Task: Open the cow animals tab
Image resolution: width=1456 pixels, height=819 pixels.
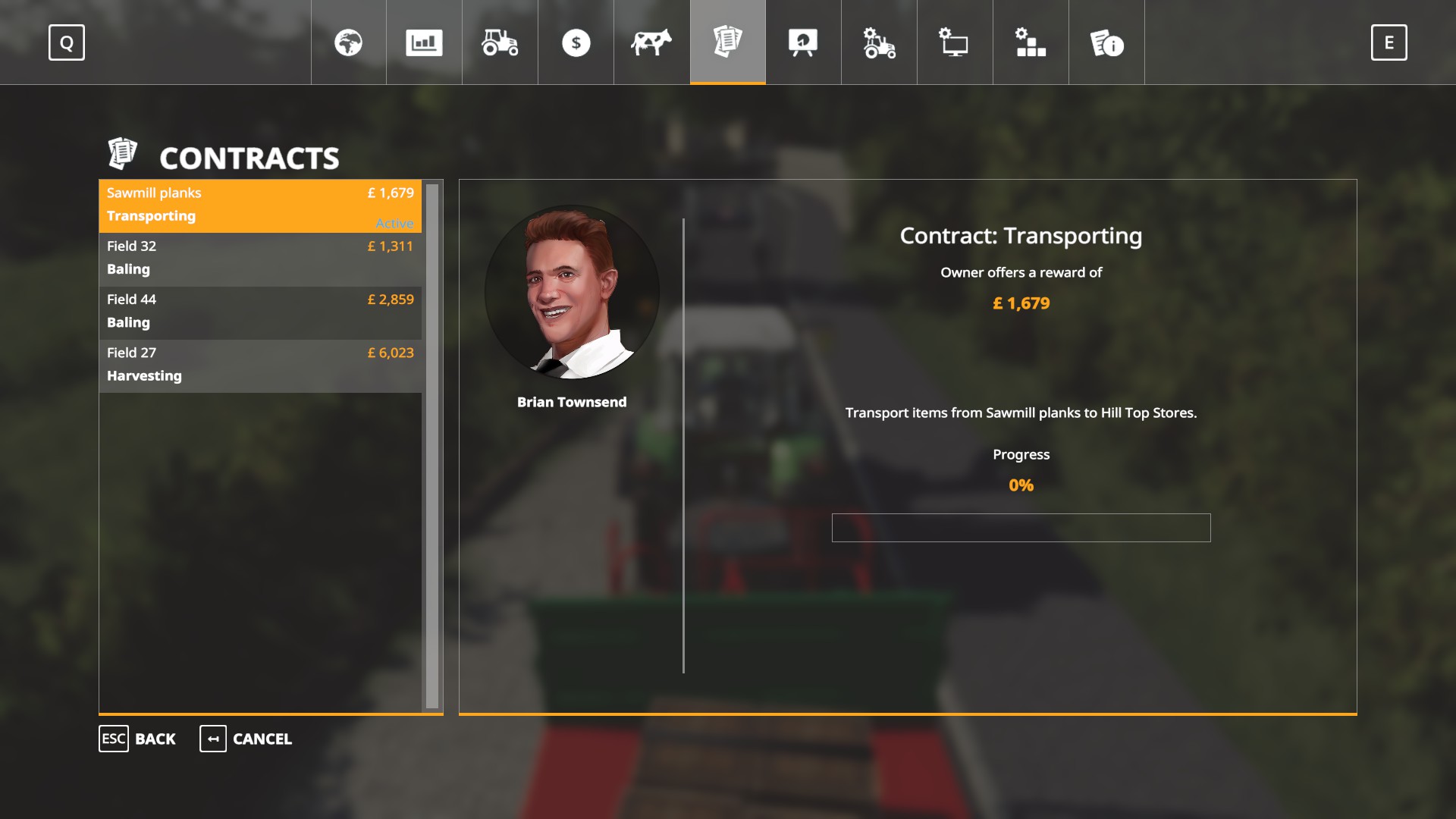Action: [651, 42]
